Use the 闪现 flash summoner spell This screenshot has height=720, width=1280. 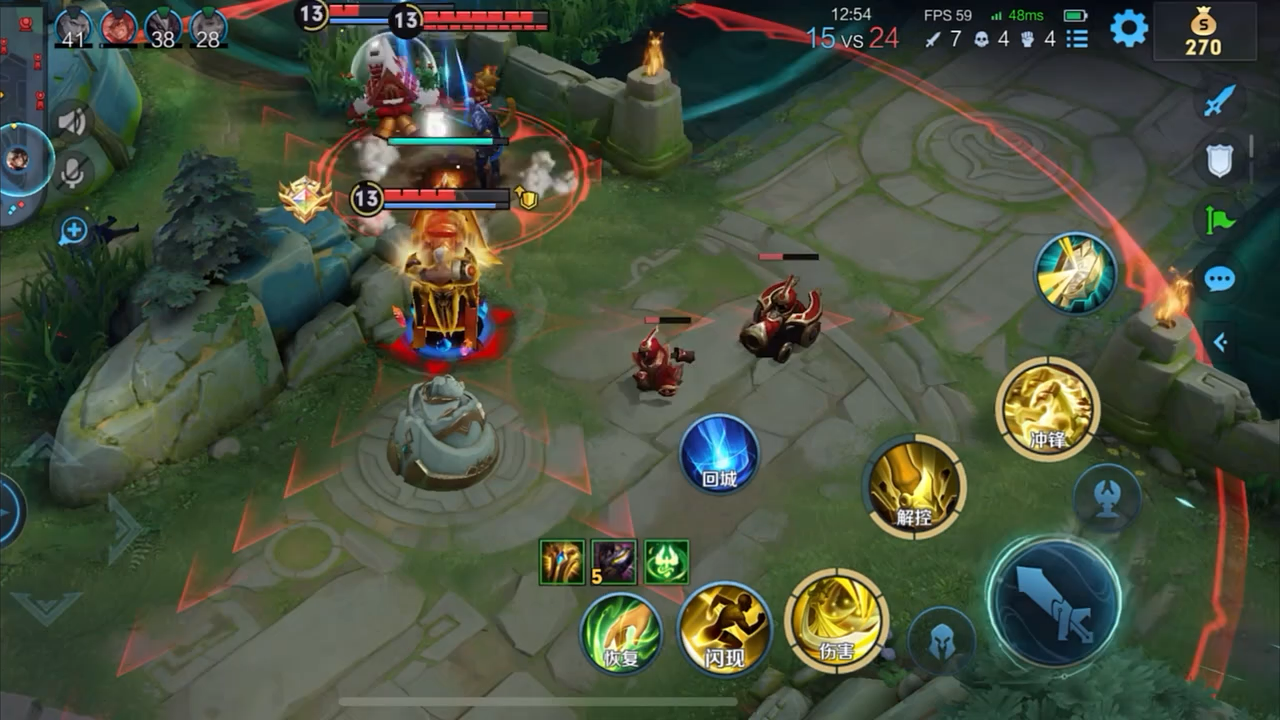(x=724, y=630)
